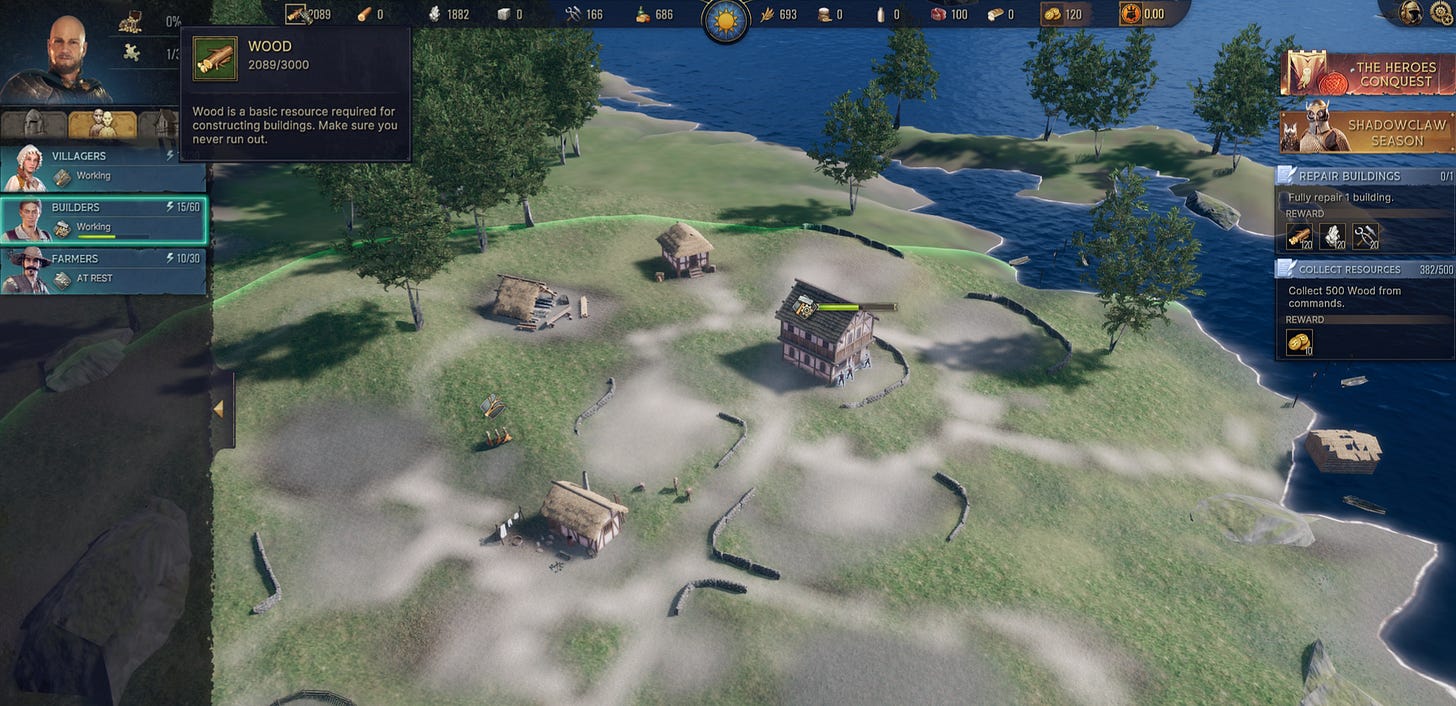Click the treasure chest icon beside portrait

[x=131, y=21]
